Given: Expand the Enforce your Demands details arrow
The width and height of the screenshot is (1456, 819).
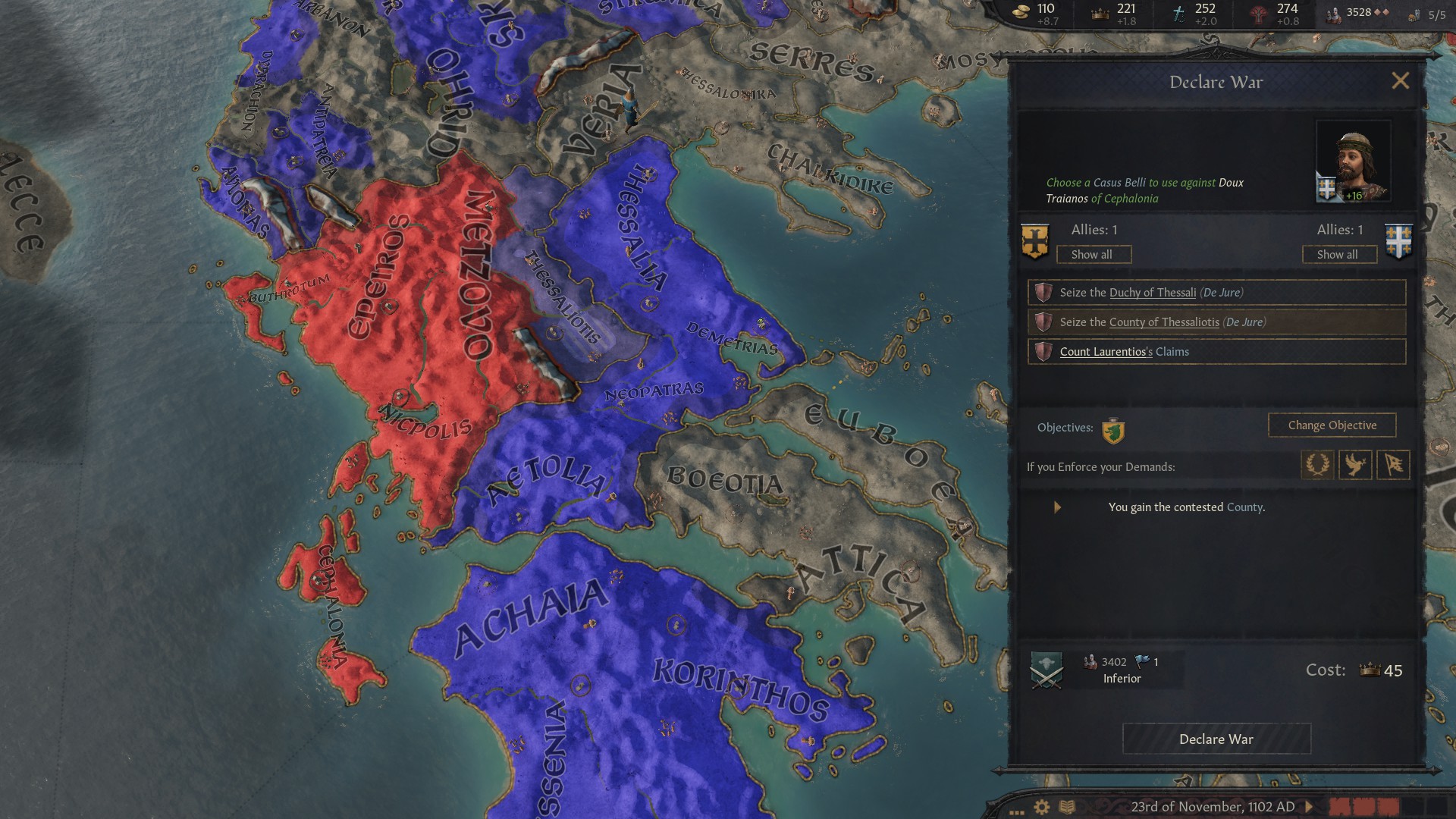Looking at the screenshot, I should click(x=1058, y=507).
